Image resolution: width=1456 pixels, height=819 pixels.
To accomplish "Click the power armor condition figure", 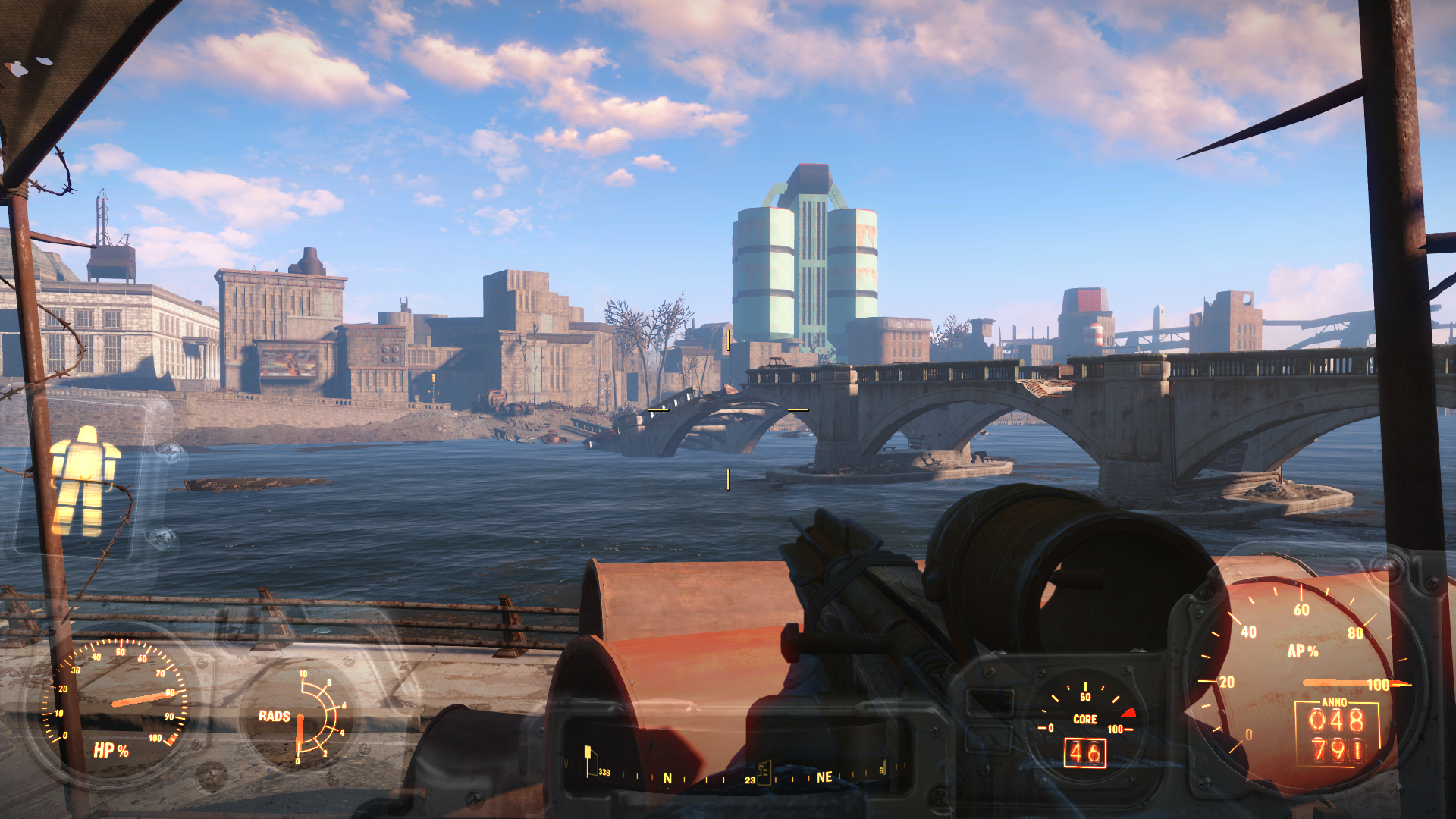I will (83, 480).
